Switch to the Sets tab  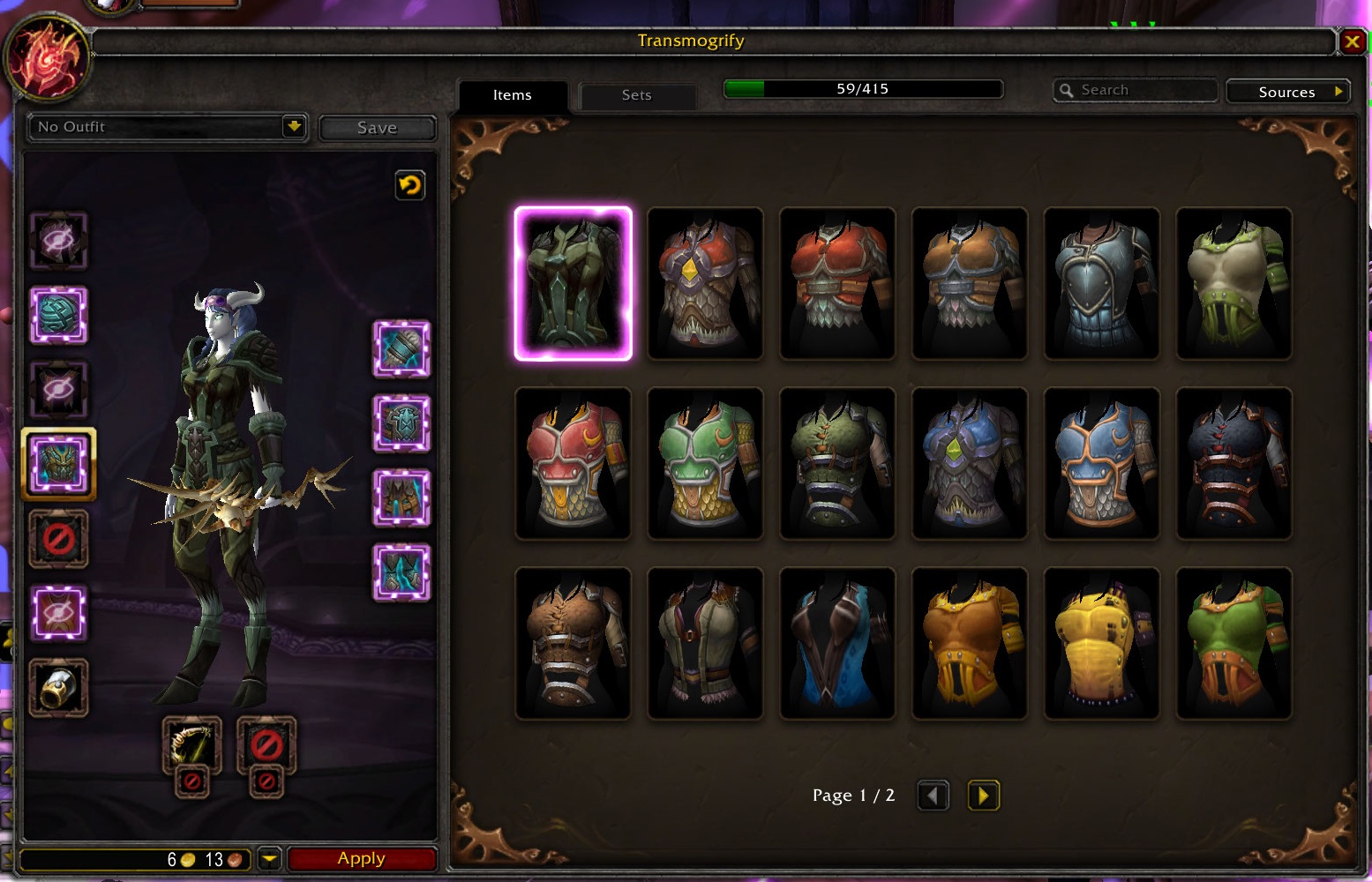pyautogui.click(x=636, y=95)
